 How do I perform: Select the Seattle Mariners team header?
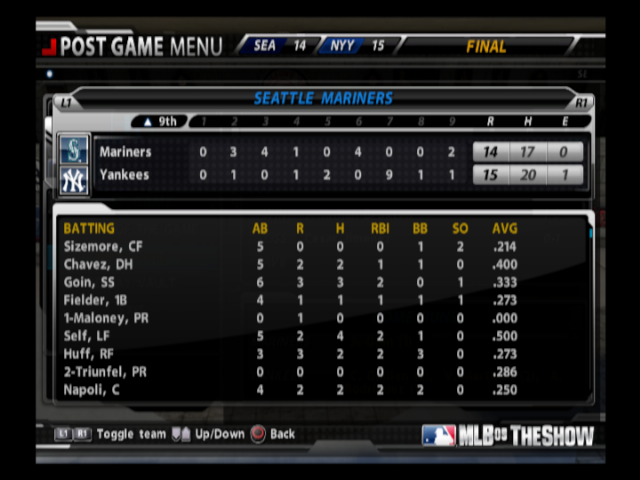(323, 99)
